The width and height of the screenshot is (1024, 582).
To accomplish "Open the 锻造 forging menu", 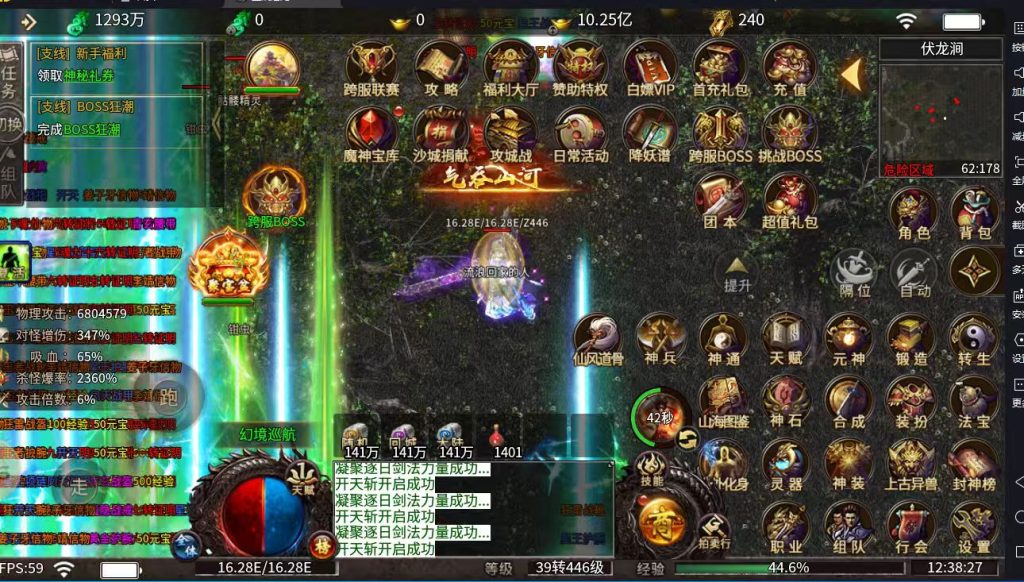I will coord(911,338).
